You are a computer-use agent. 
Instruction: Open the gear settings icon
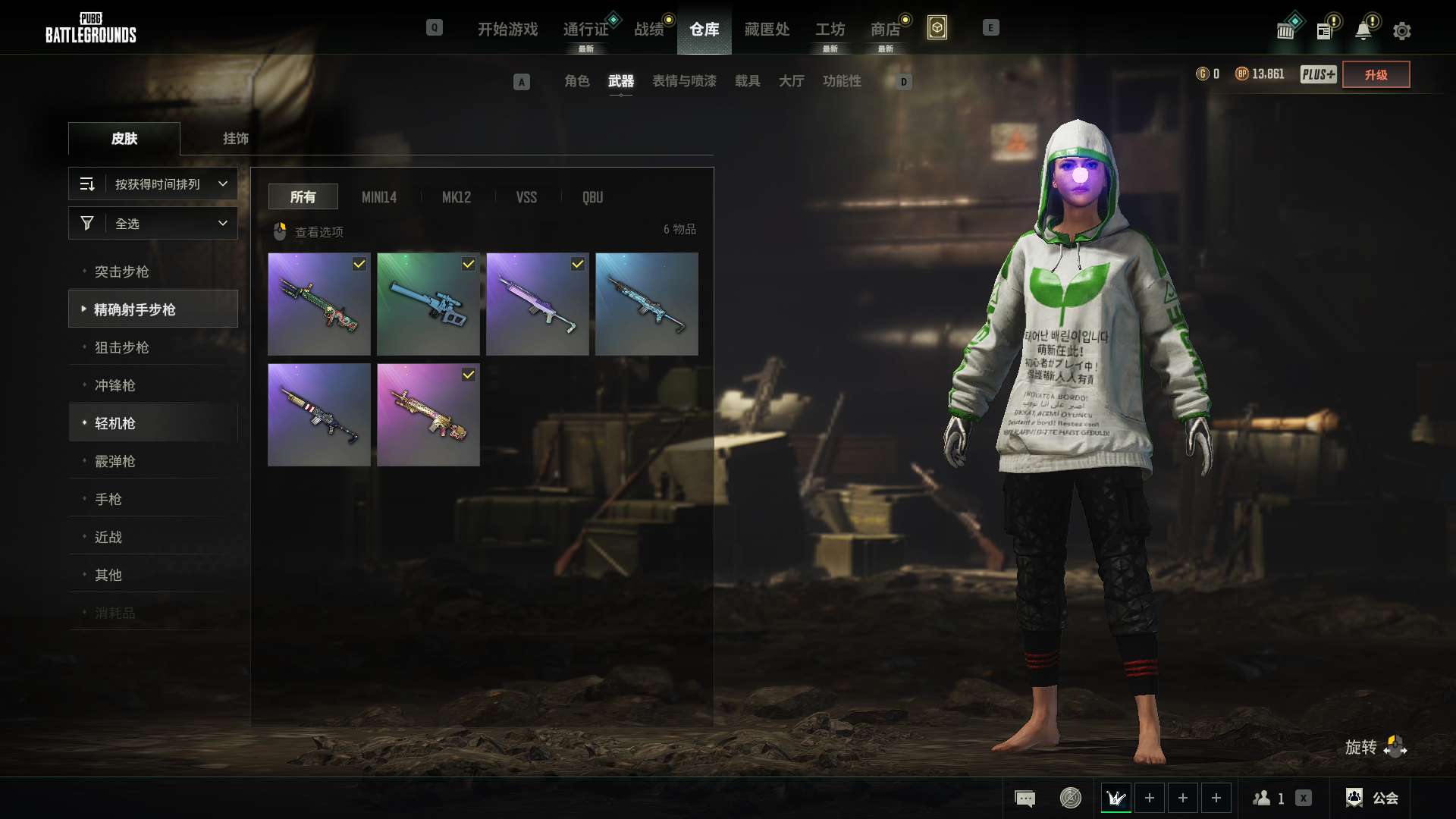coord(1401,31)
